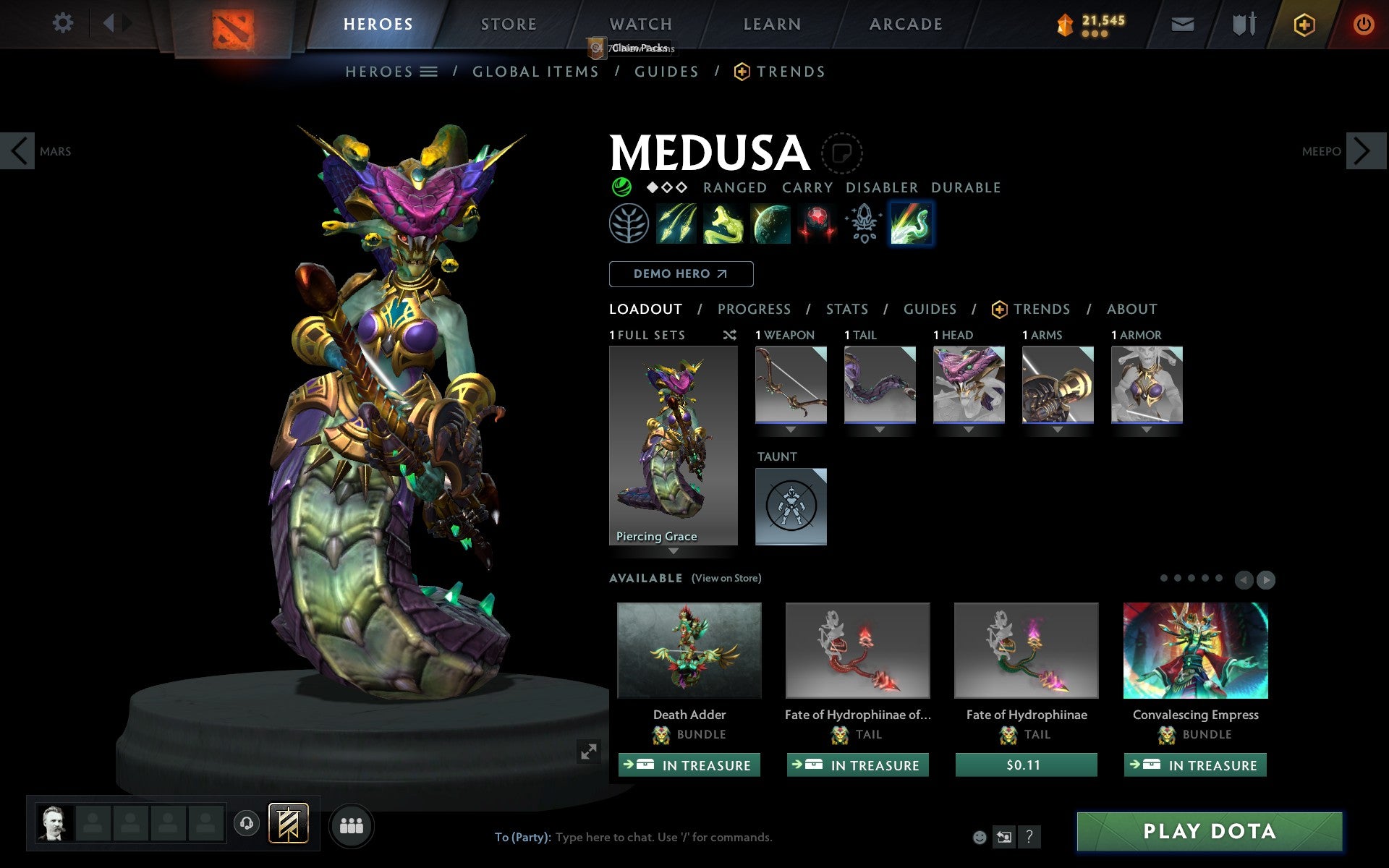Open the Dota Plus hexagon icon
Image resolution: width=1389 pixels, height=868 pixels.
point(1304,23)
